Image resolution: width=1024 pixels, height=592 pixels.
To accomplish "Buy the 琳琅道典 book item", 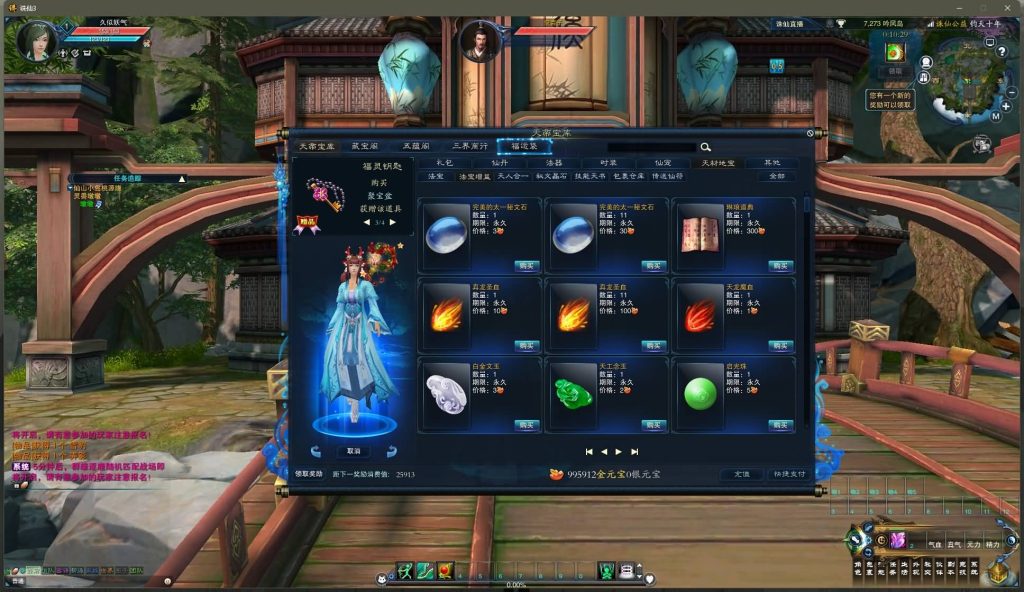I will [x=780, y=265].
